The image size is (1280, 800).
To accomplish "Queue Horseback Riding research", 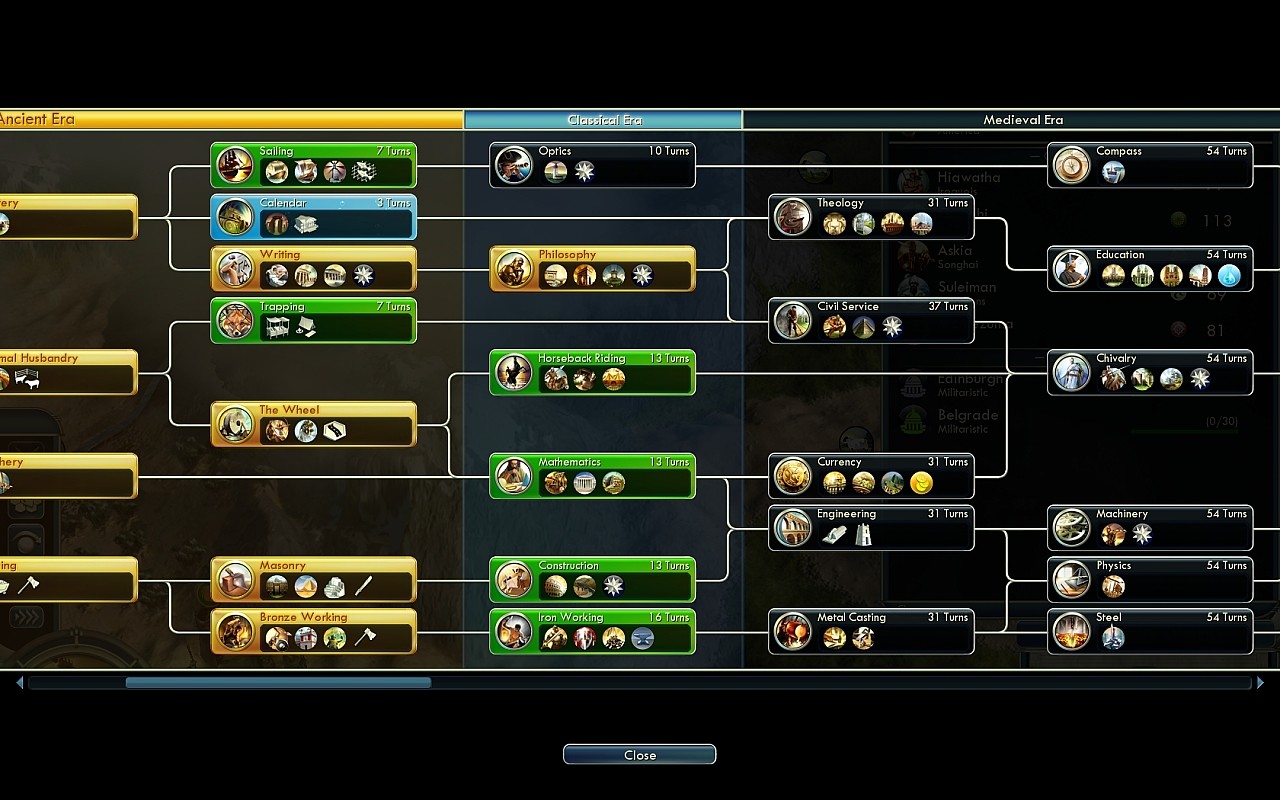I will pyautogui.click(x=592, y=373).
